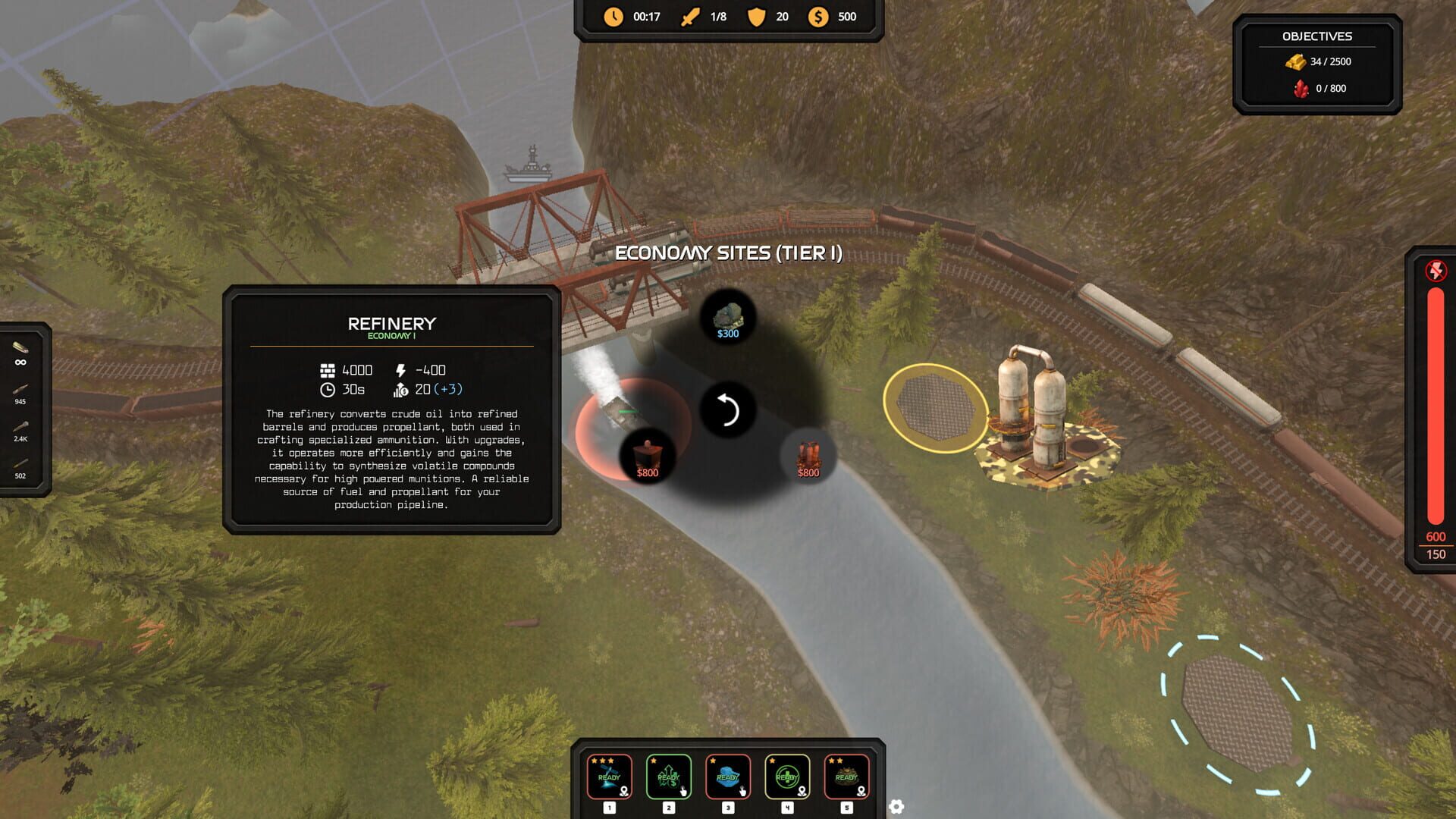The width and height of the screenshot is (1456, 819).
Task: Open the Objectives tracker panel
Action: (x=1316, y=64)
